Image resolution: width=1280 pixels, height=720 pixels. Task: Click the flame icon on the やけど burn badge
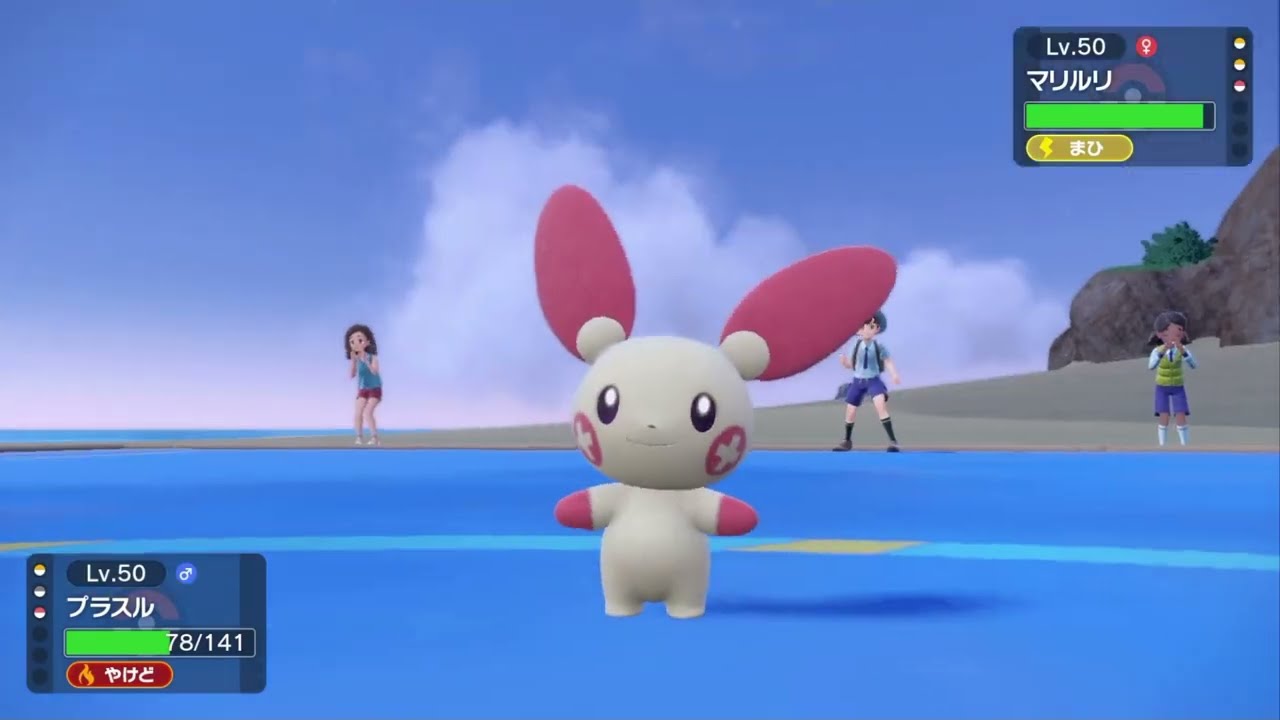click(x=87, y=674)
